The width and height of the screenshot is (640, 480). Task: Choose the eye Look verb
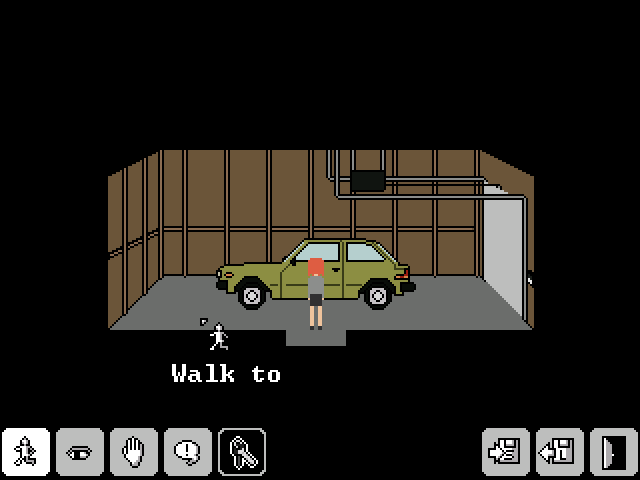click(x=80, y=451)
